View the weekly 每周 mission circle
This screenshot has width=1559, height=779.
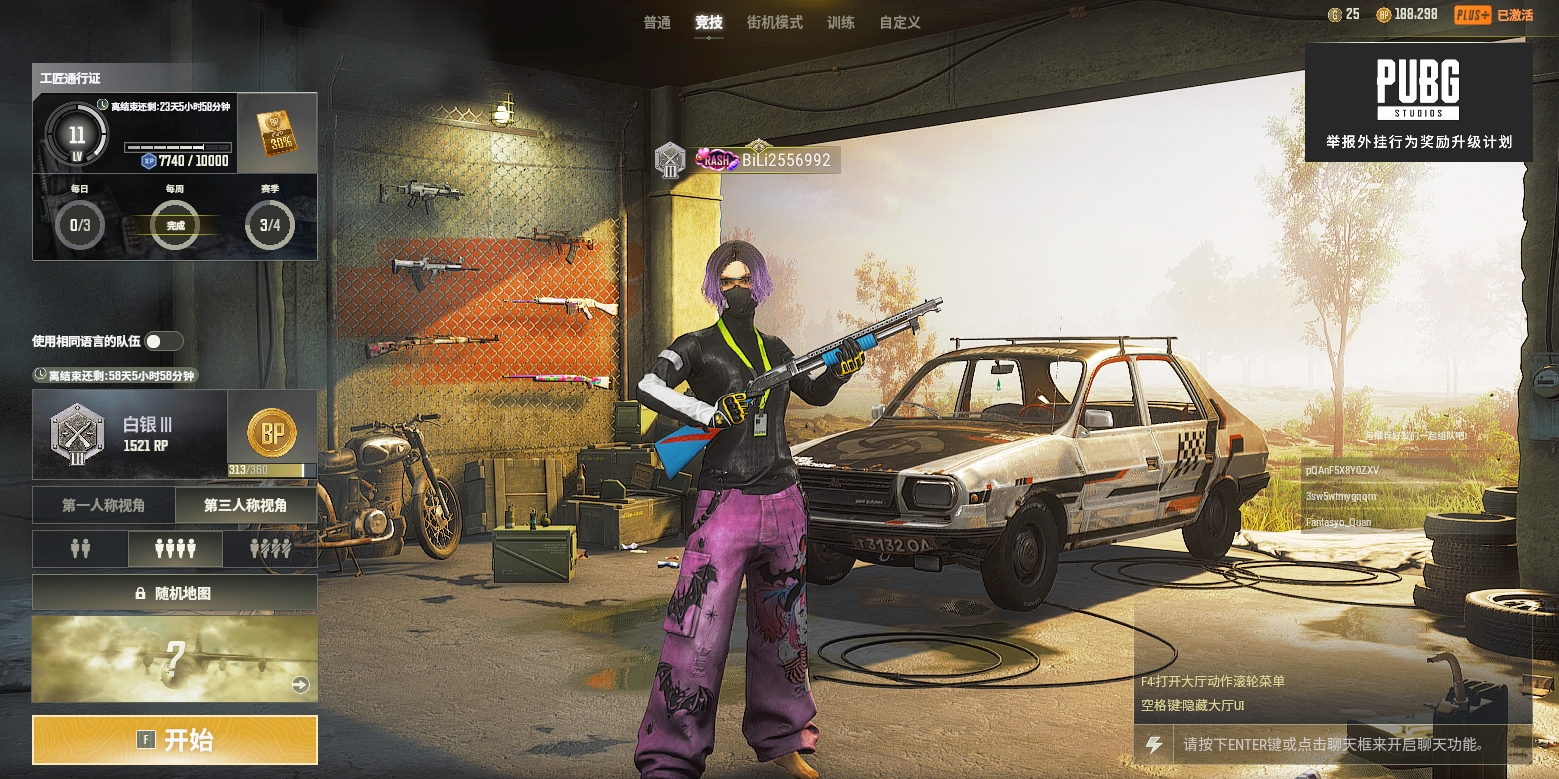click(175, 224)
